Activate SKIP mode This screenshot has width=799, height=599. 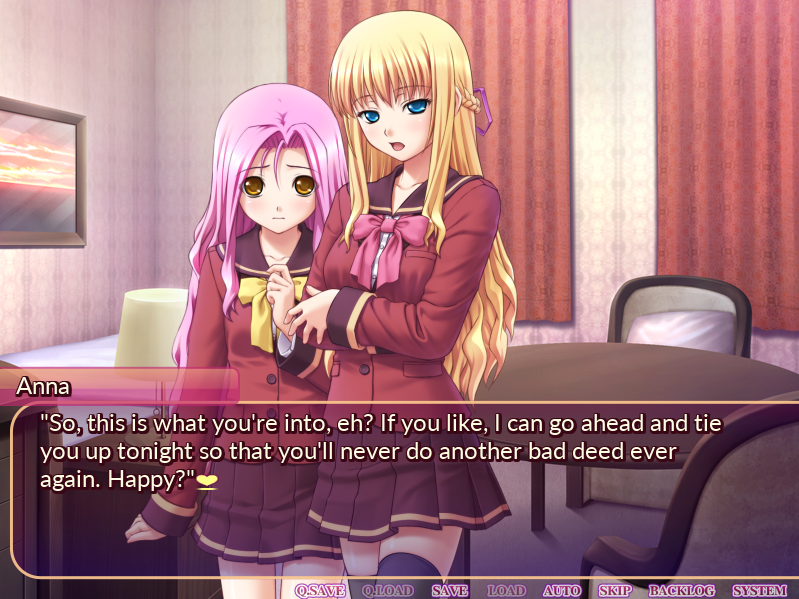click(614, 590)
